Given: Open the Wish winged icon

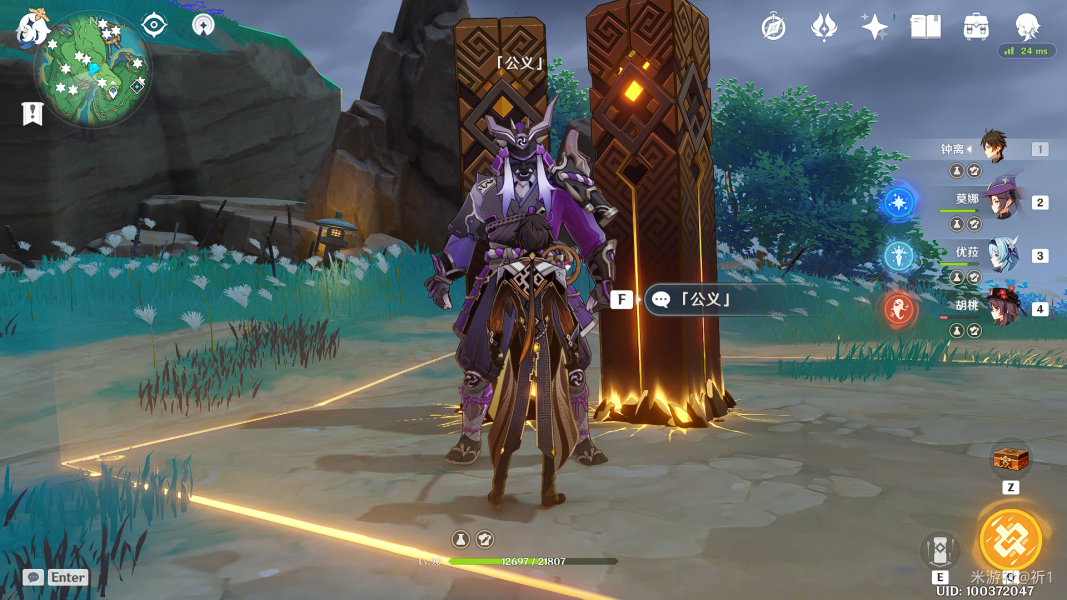Looking at the screenshot, I should click(824, 27).
